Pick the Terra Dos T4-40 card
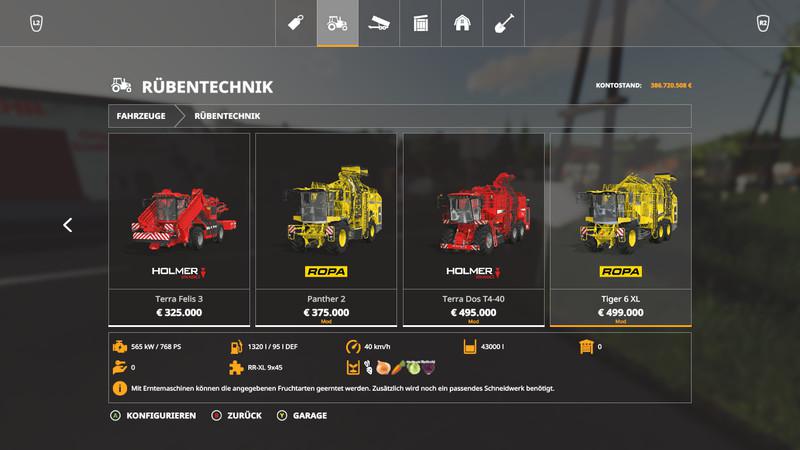 coord(473,229)
